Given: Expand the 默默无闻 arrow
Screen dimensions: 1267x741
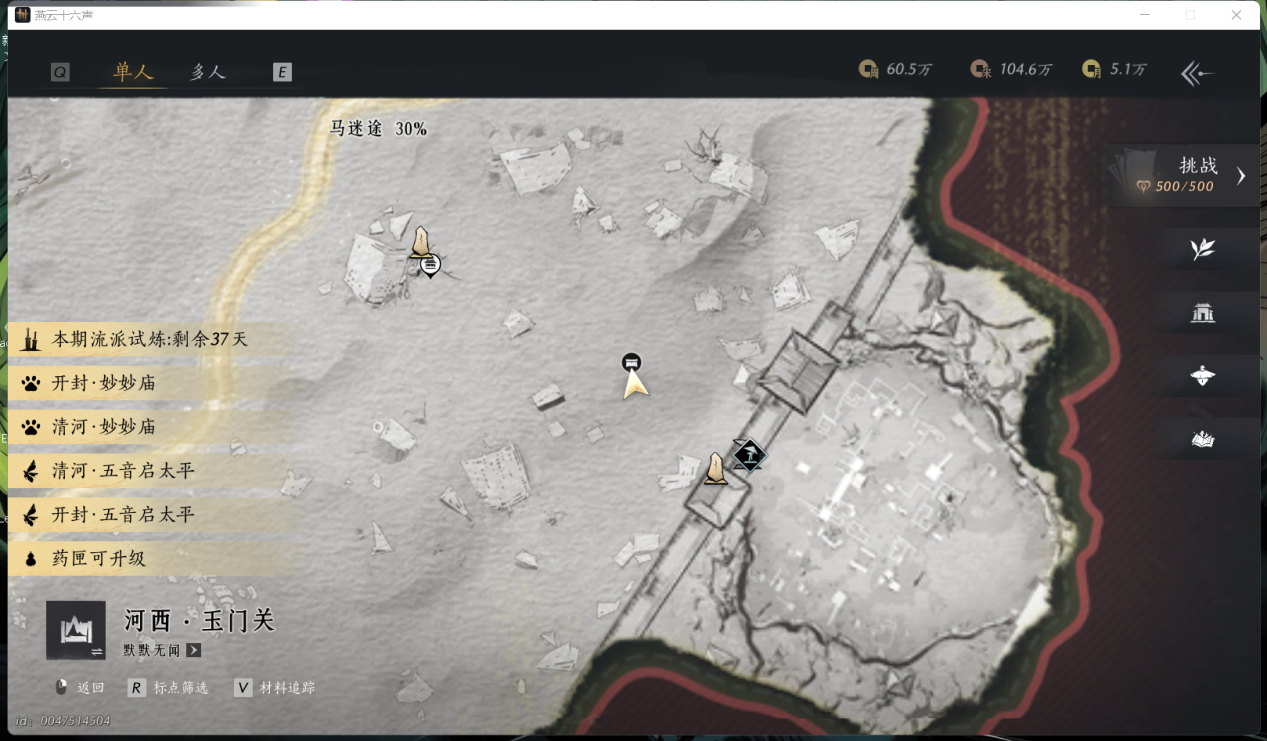Looking at the screenshot, I should [x=194, y=651].
